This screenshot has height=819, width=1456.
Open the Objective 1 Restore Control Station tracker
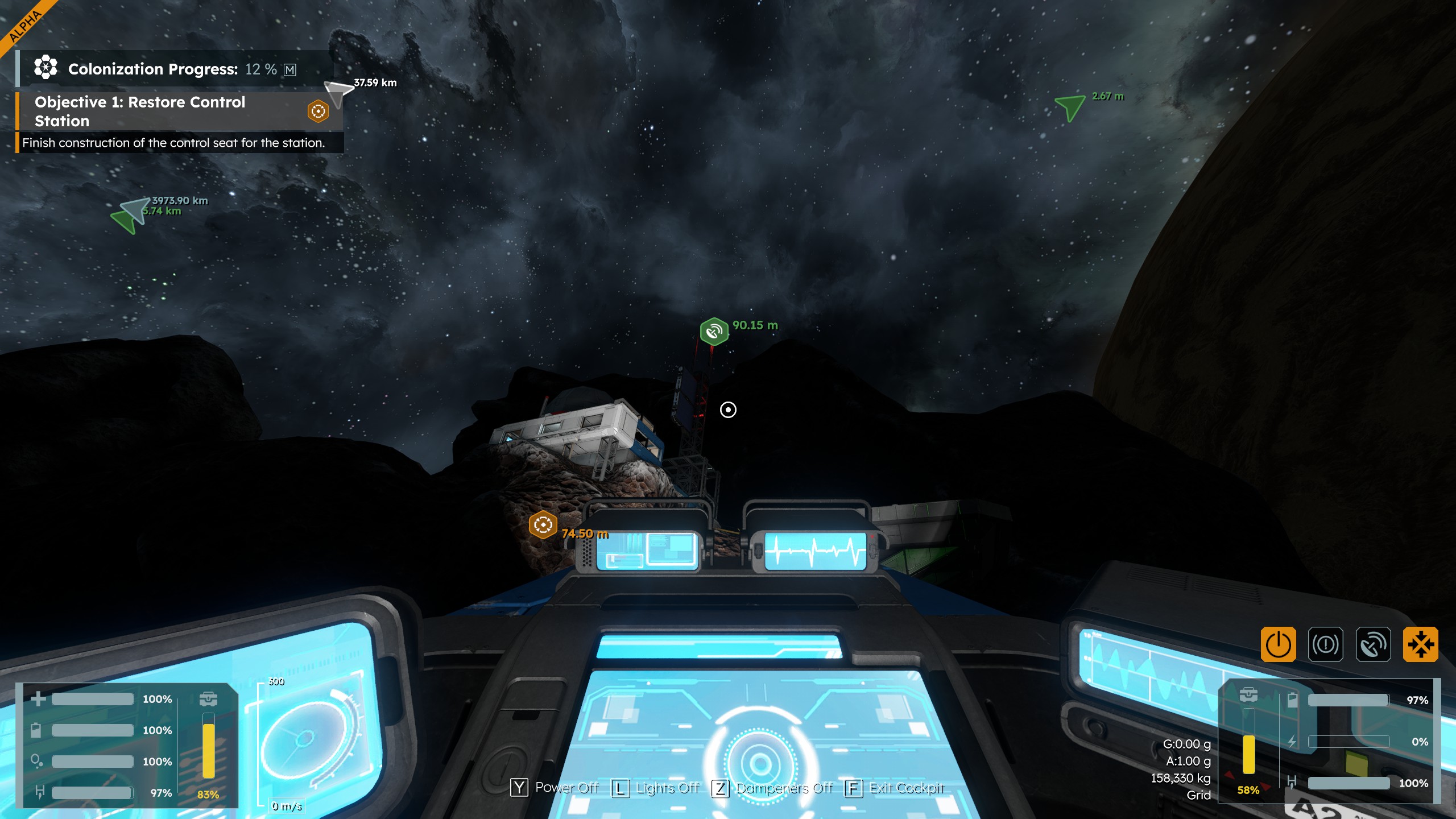click(140, 111)
